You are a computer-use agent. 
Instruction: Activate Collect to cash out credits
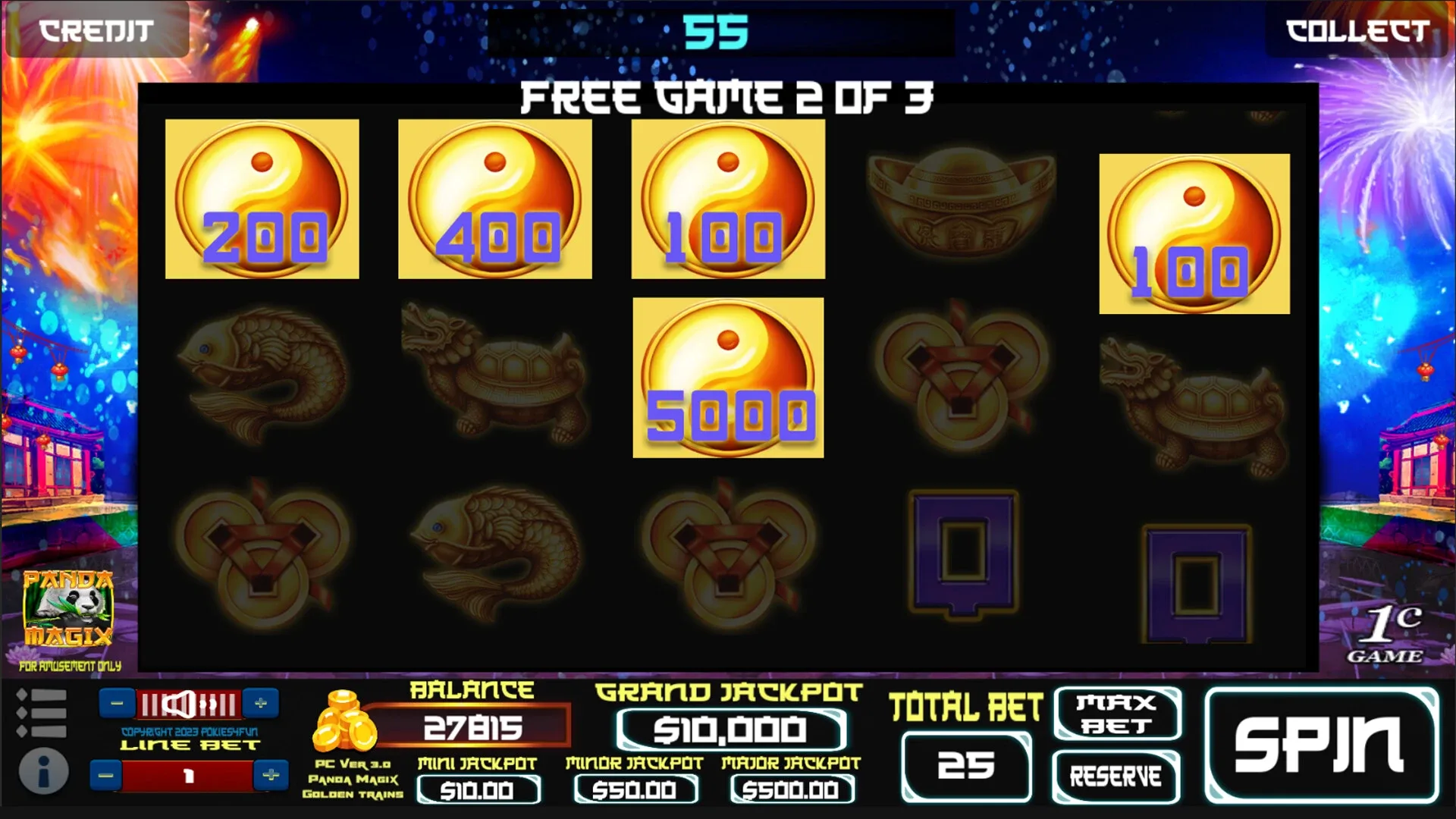(x=1357, y=32)
